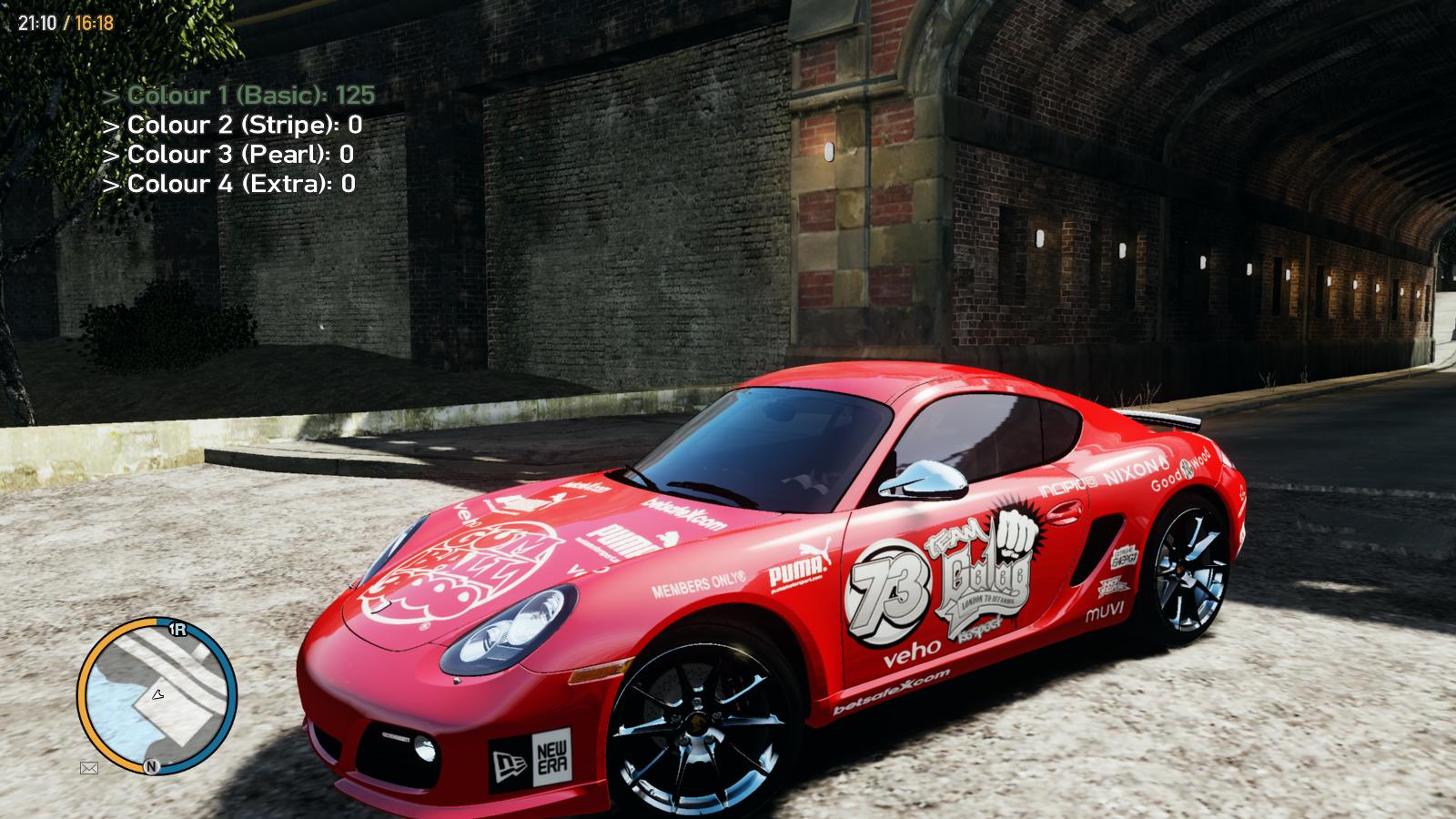Select the Colour 1 (Basic) entry

(238, 96)
